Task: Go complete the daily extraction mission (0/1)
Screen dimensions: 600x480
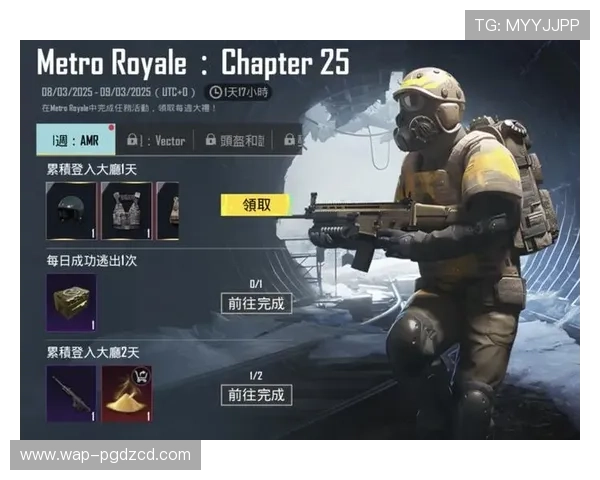Action: pyautogui.click(x=256, y=303)
